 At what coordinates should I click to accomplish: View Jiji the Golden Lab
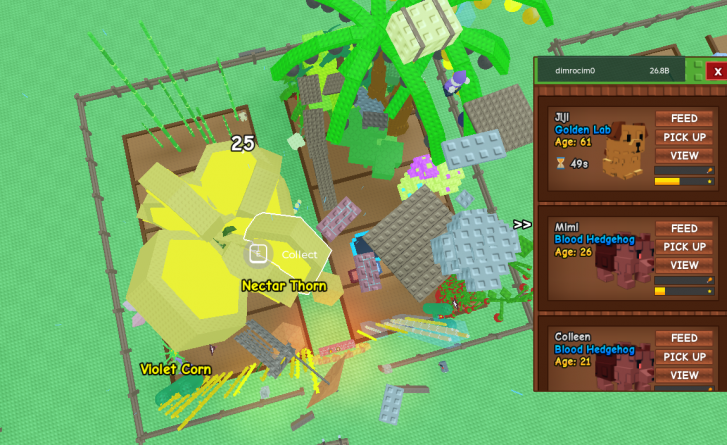[684, 155]
